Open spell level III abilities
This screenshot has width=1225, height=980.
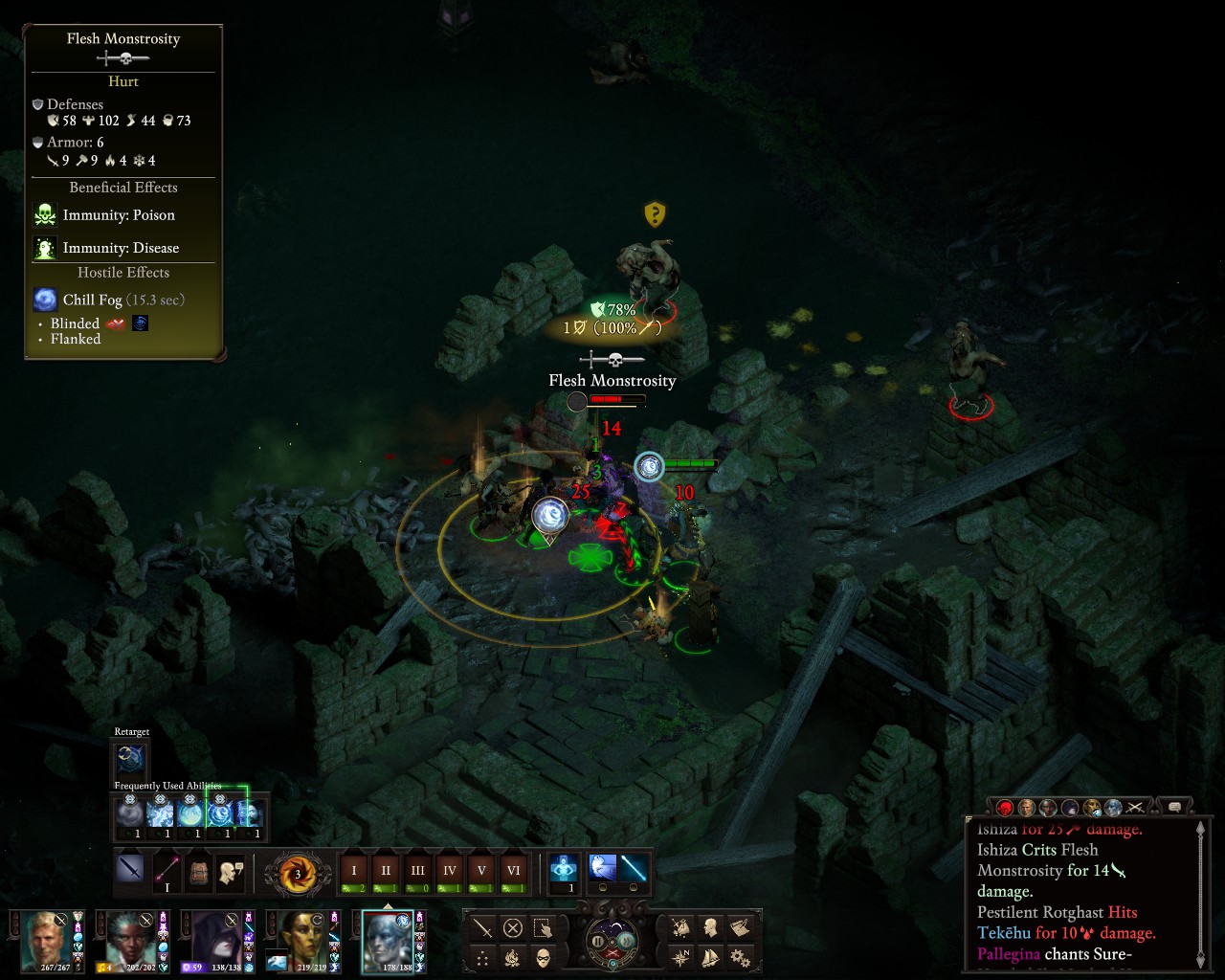(417, 873)
